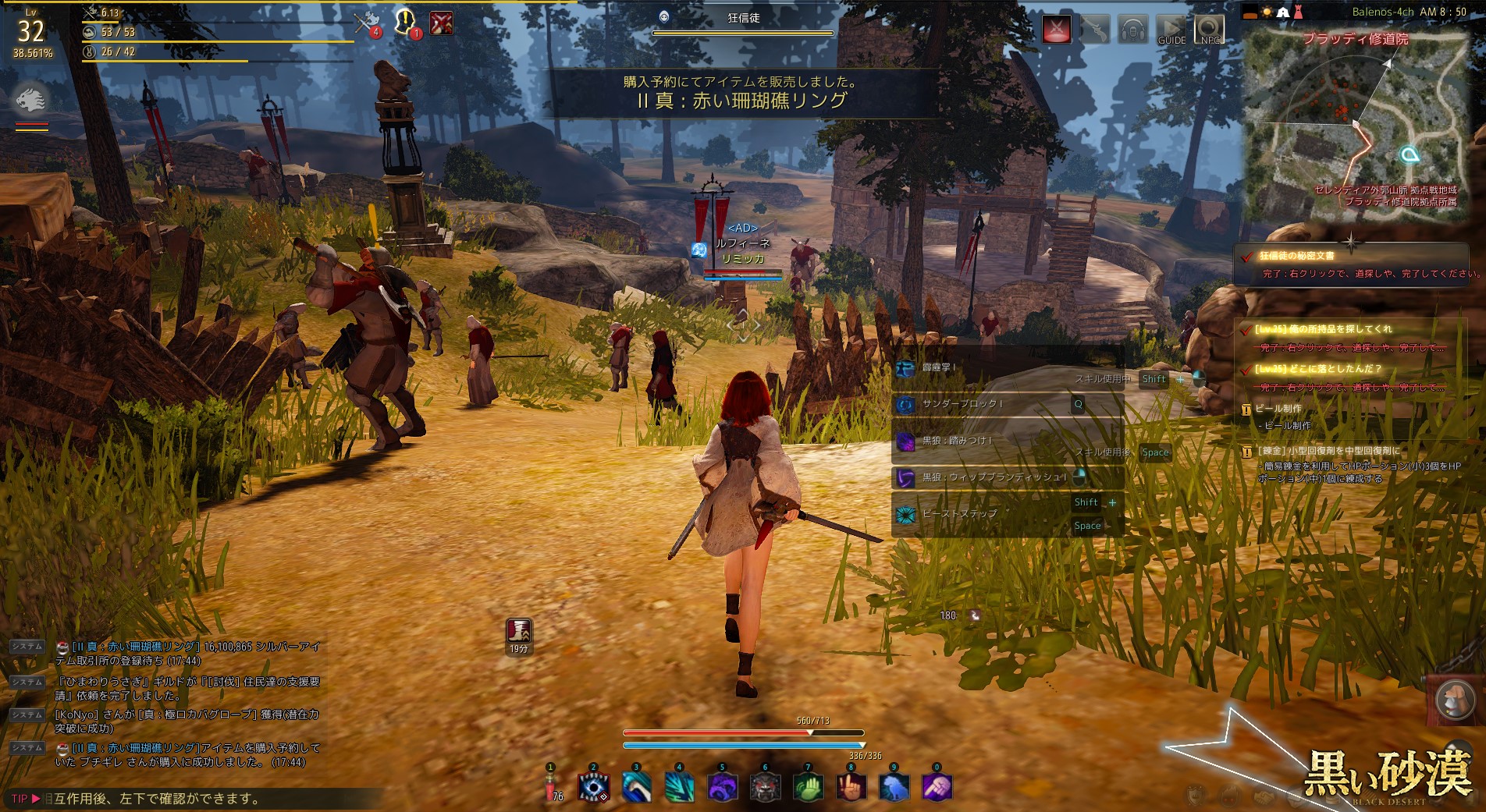Use the green hand skill in slot 7
The height and width of the screenshot is (812, 1486).
click(808, 787)
